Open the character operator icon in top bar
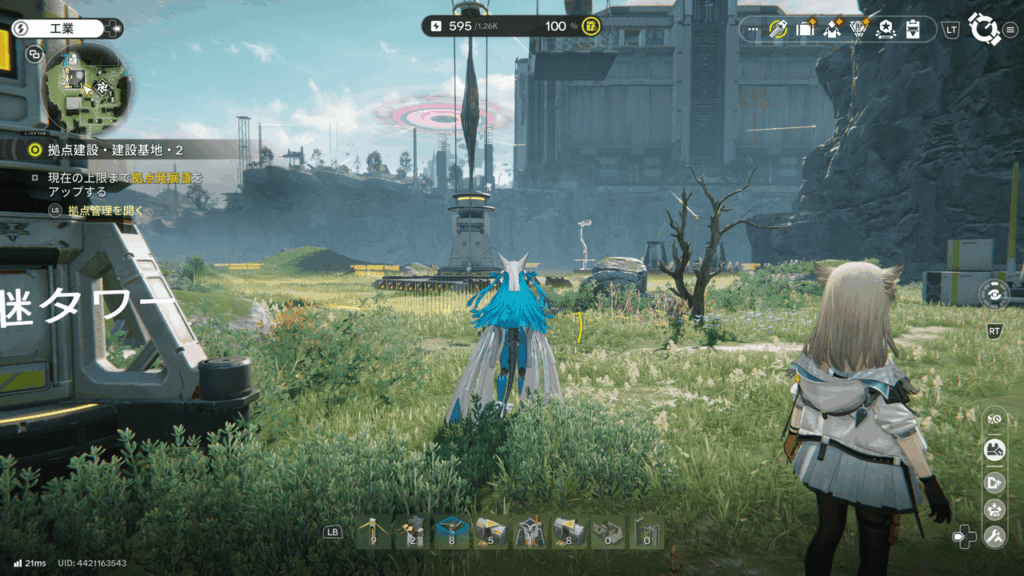Screen dimensions: 1024x576 click(832, 29)
